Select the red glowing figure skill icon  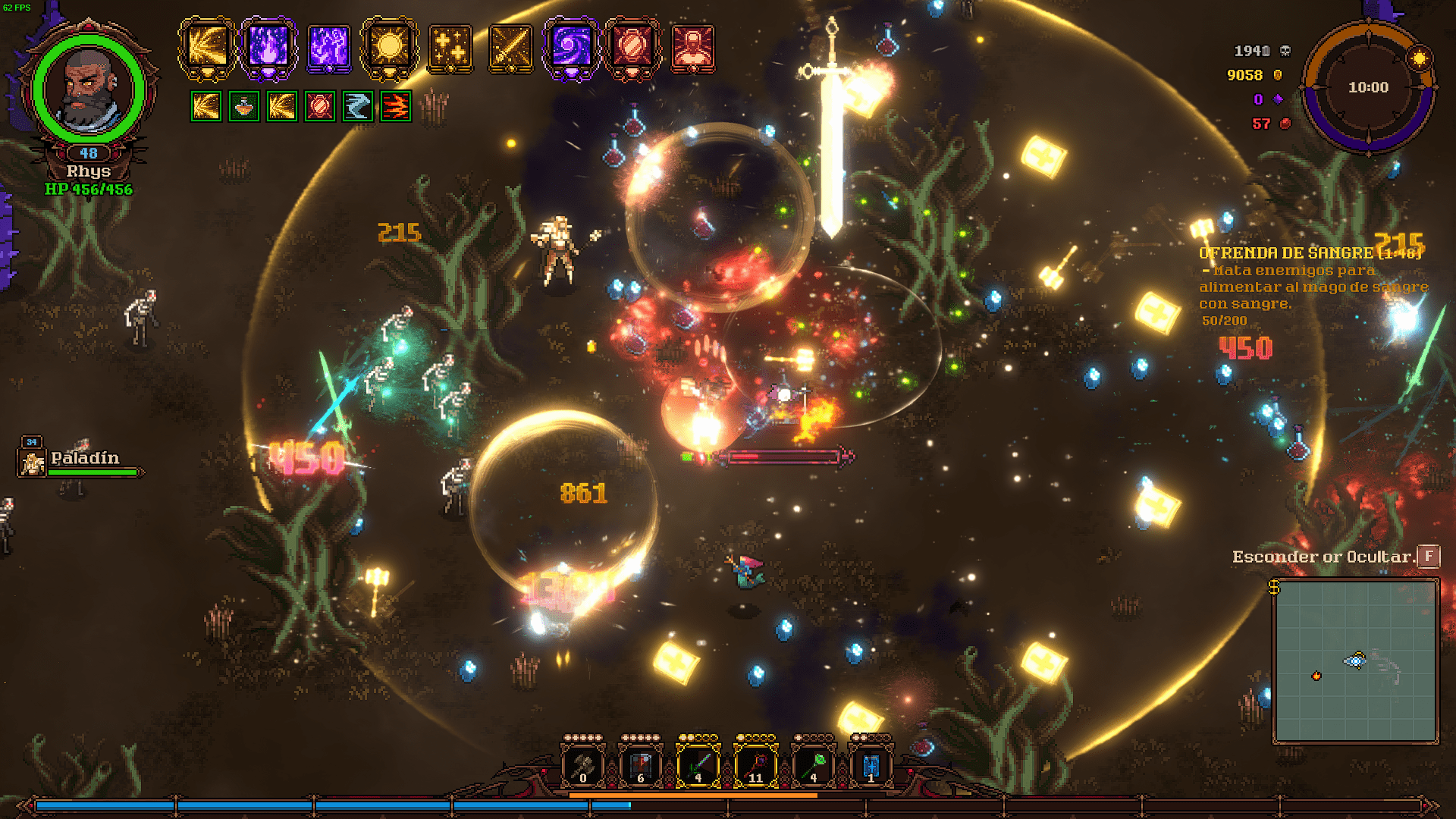click(x=692, y=49)
